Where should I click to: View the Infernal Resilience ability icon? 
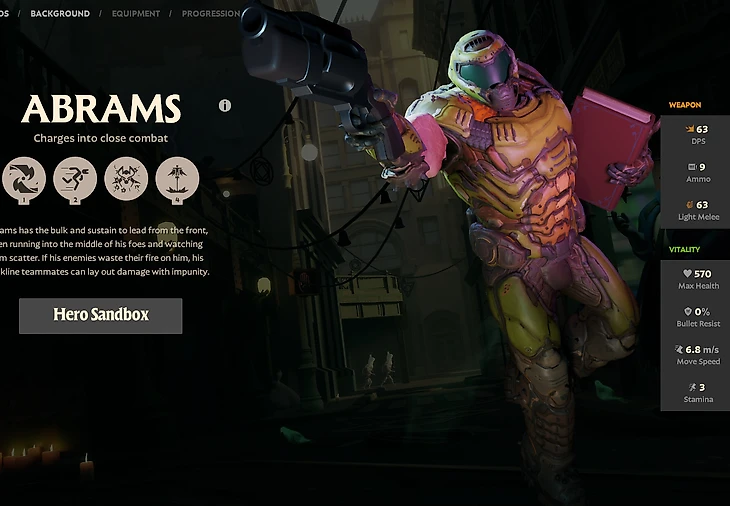(x=126, y=179)
